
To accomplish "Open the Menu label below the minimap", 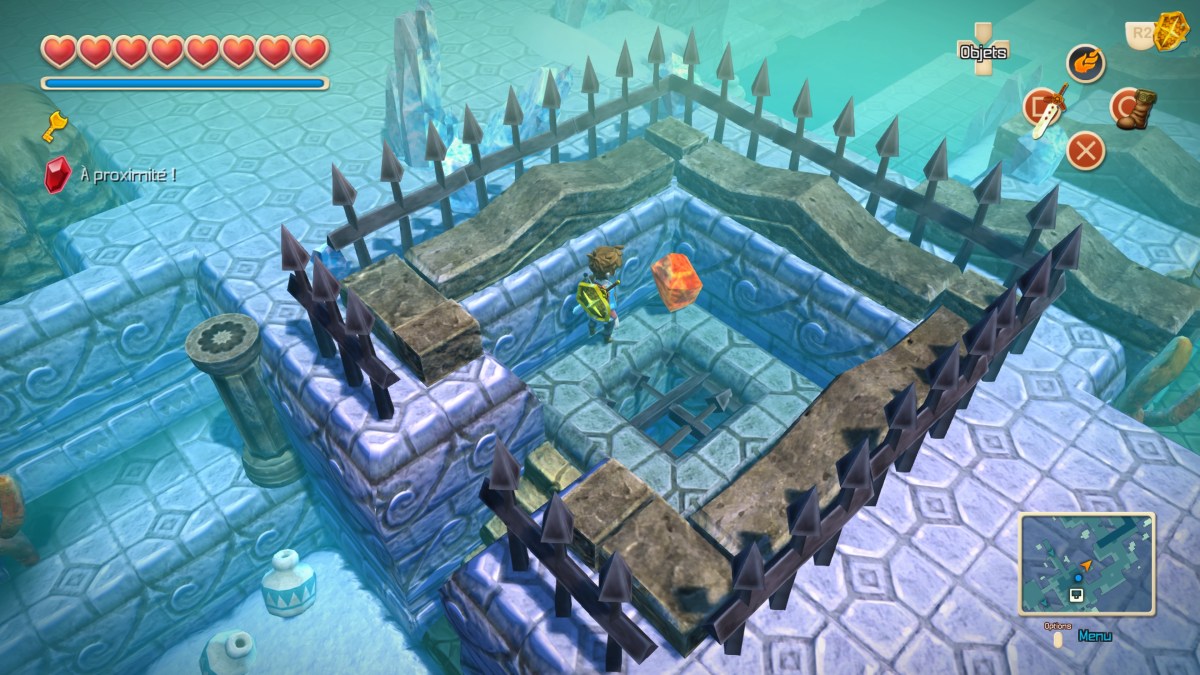I will (1095, 635).
